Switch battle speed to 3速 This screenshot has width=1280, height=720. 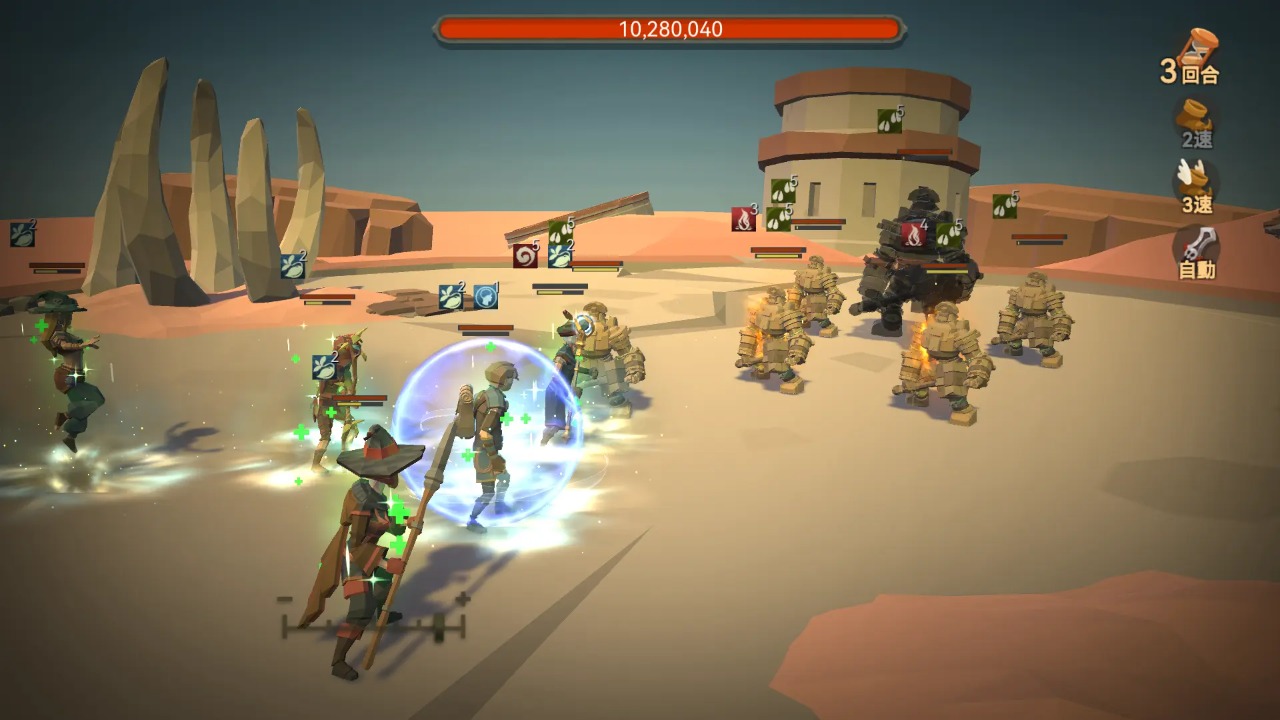click(x=1196, y=187)
